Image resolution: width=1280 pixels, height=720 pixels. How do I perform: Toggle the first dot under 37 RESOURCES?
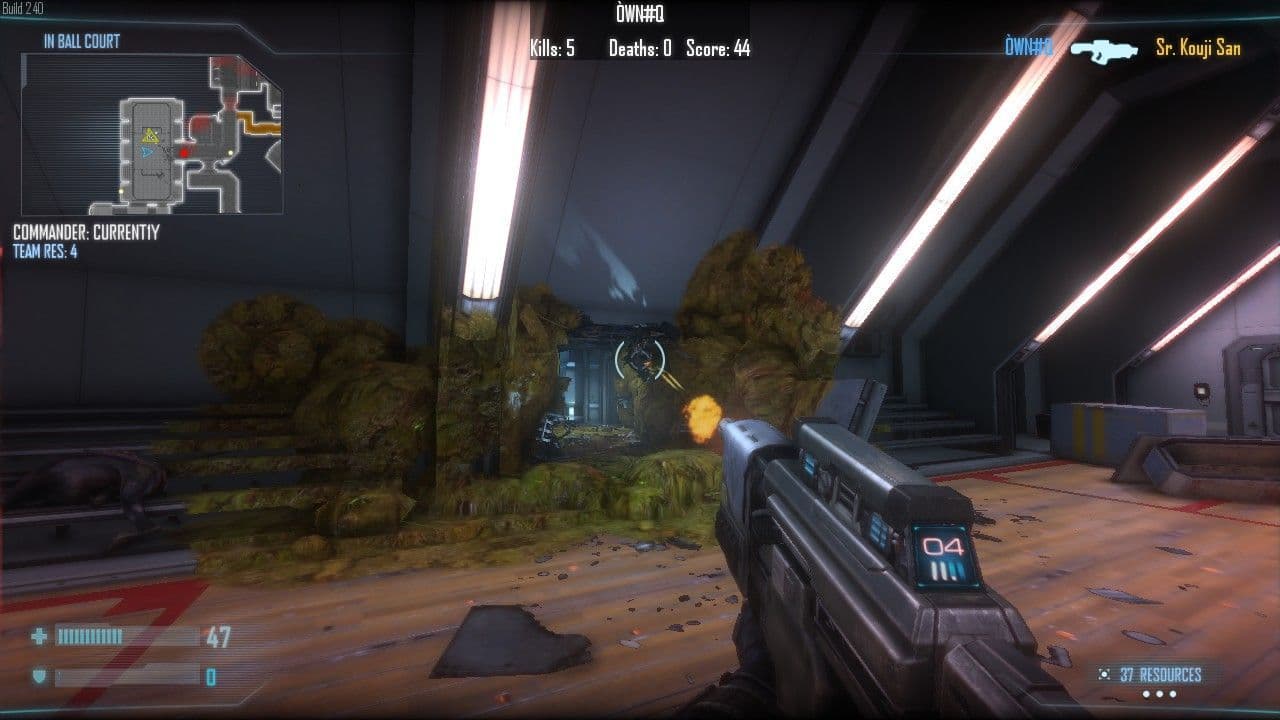click(1146, 693)
